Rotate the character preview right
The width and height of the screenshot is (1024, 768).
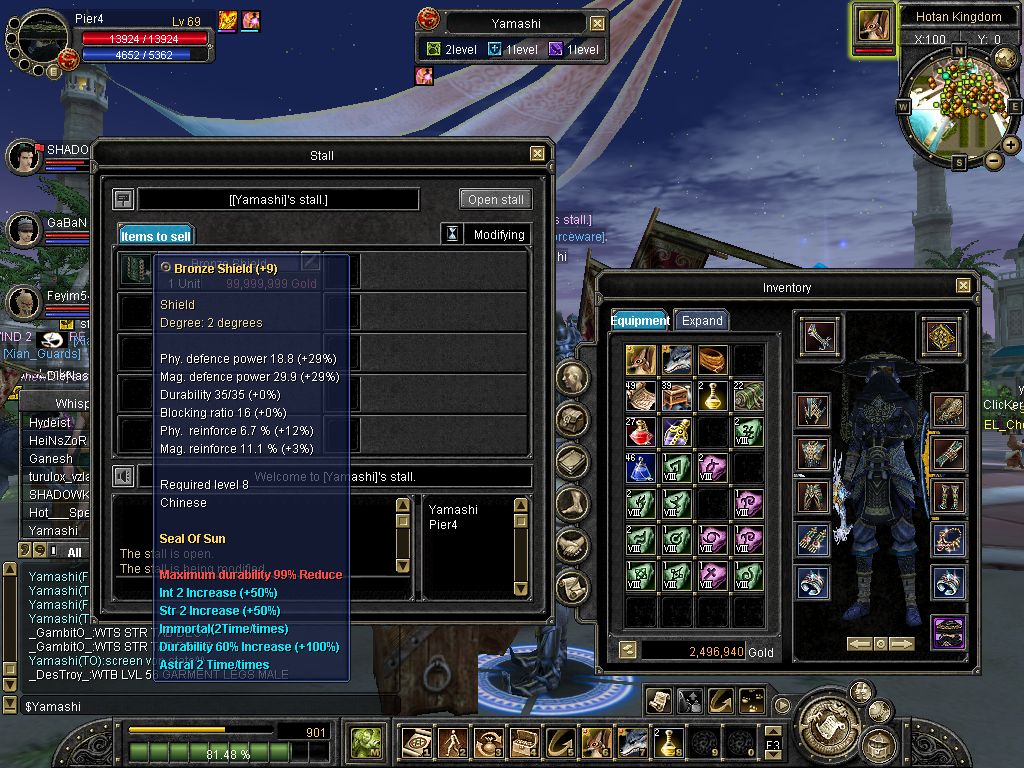(903, 644)
